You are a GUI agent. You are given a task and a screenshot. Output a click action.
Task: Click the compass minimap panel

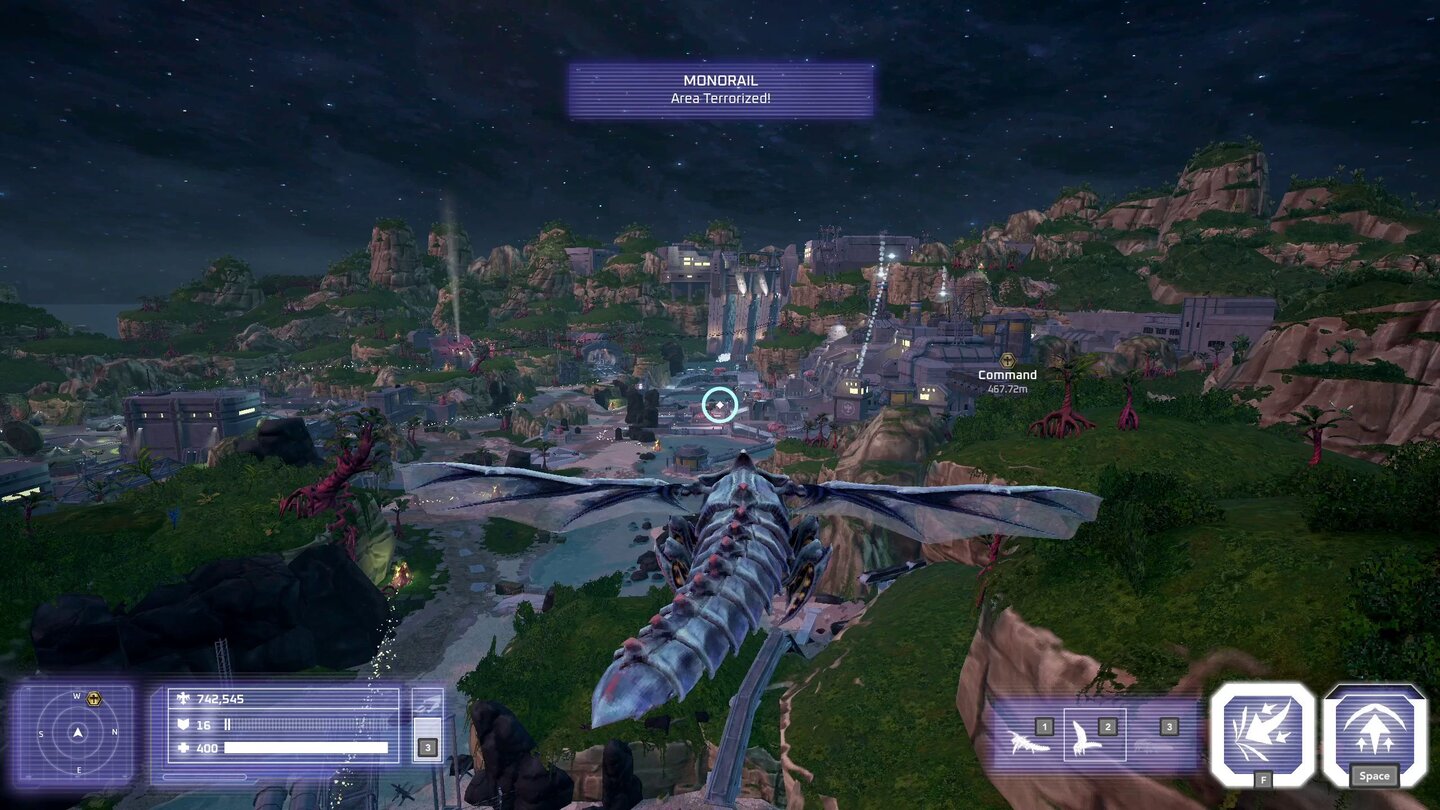tap(78, 733)
